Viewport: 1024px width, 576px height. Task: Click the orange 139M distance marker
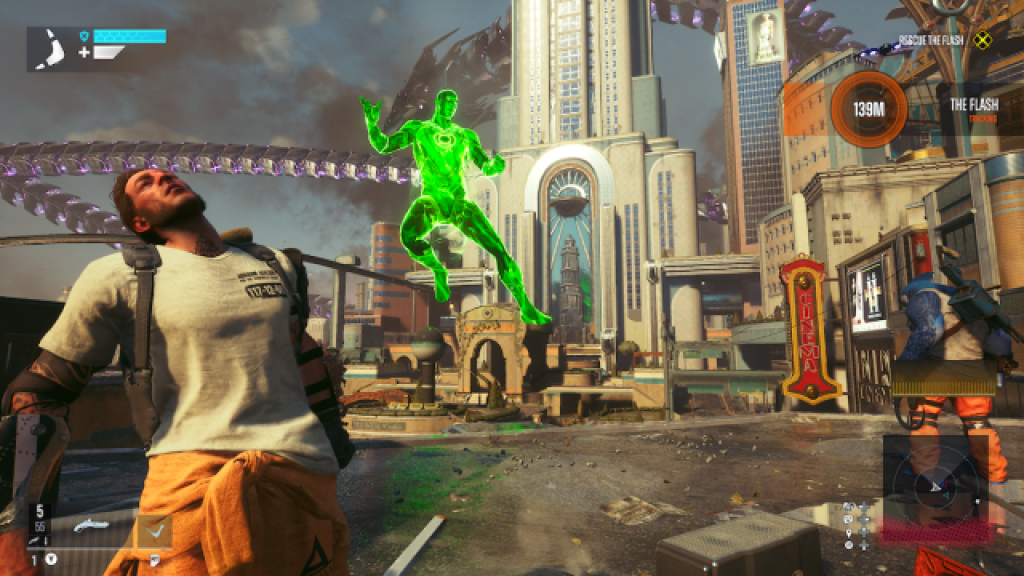[x=869, y=108]
